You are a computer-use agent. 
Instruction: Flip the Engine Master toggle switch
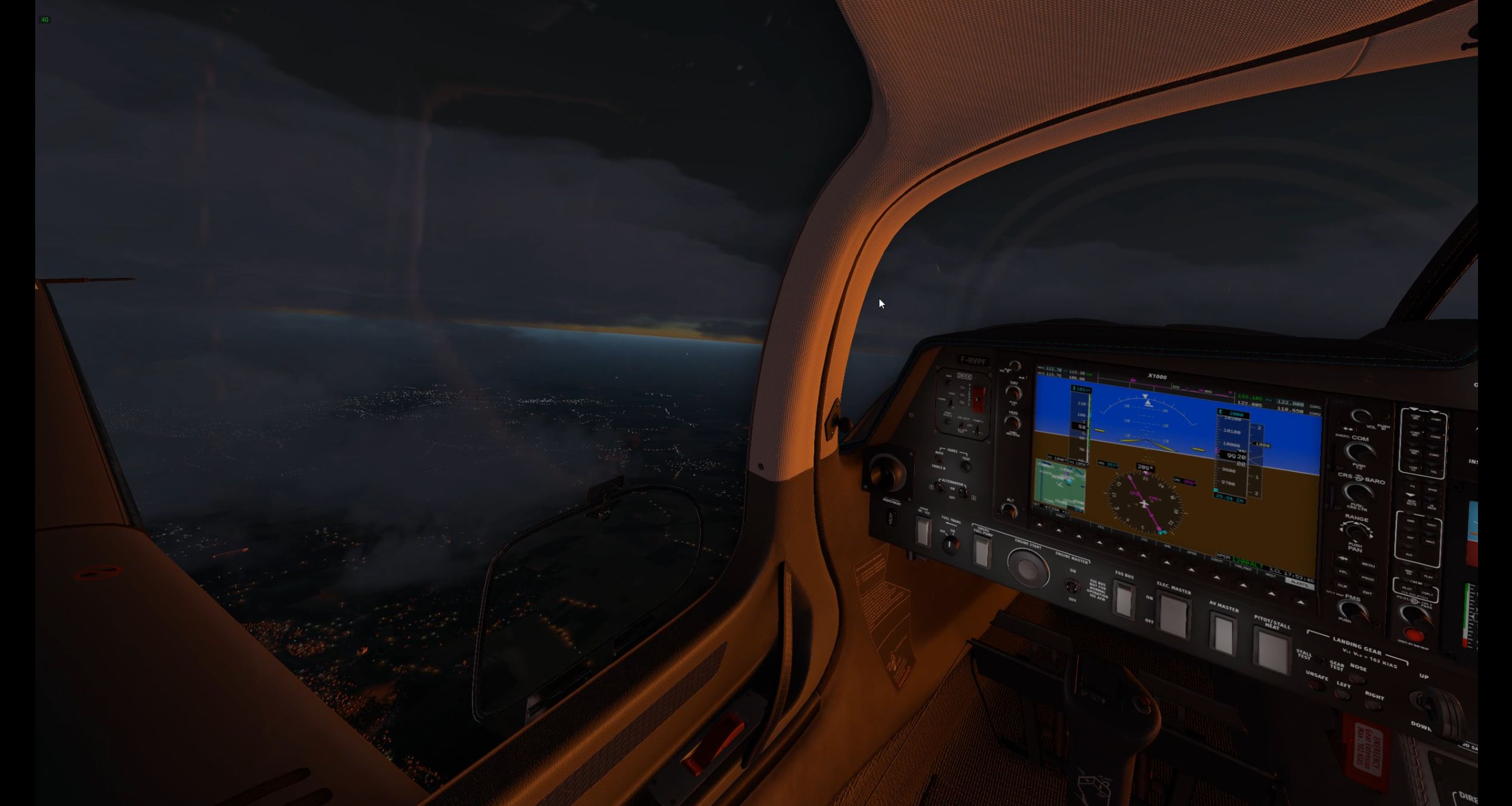click(x=1073, y=585)
